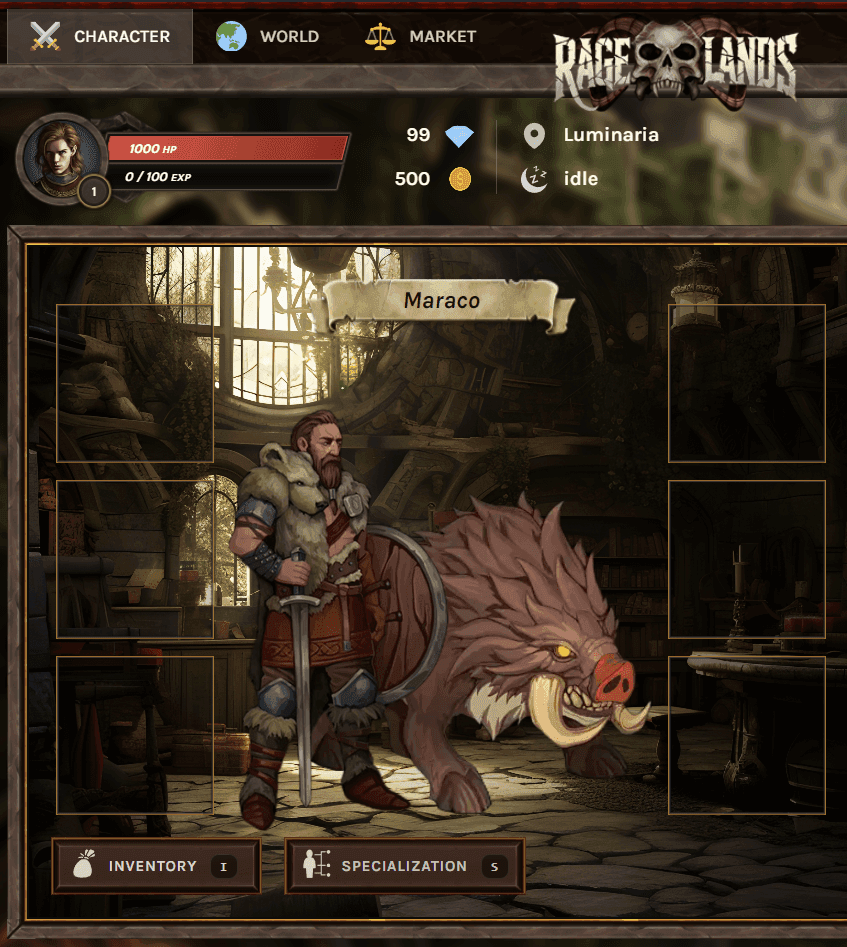Go to the Market tab

click(421, 37)
